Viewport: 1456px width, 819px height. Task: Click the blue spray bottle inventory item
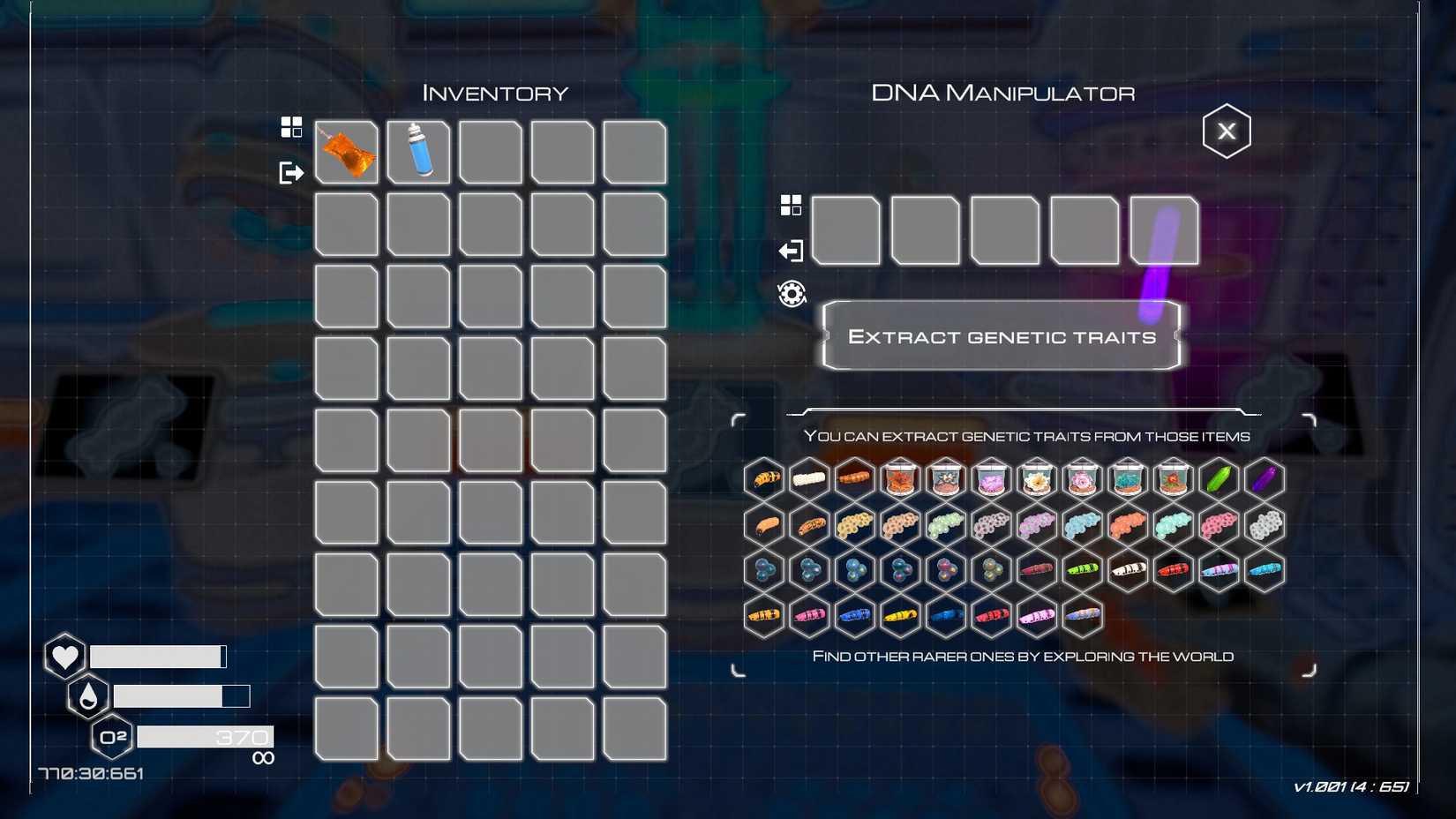(x=418, y=152)
